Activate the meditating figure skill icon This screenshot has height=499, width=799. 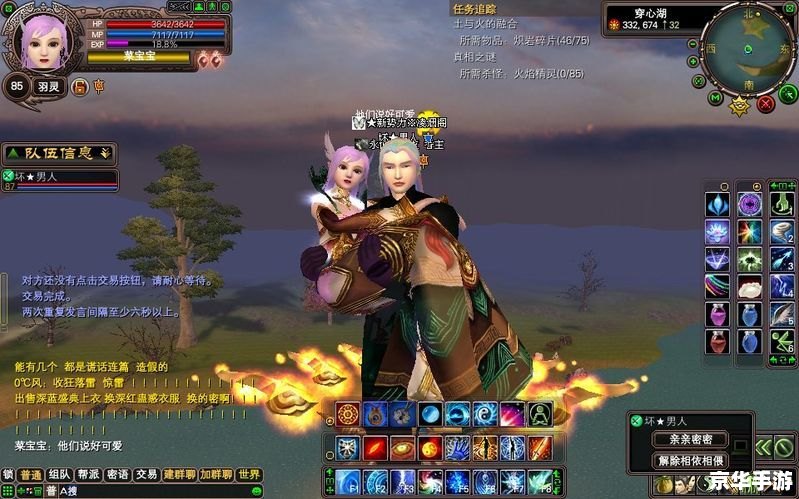pos(540,414)
